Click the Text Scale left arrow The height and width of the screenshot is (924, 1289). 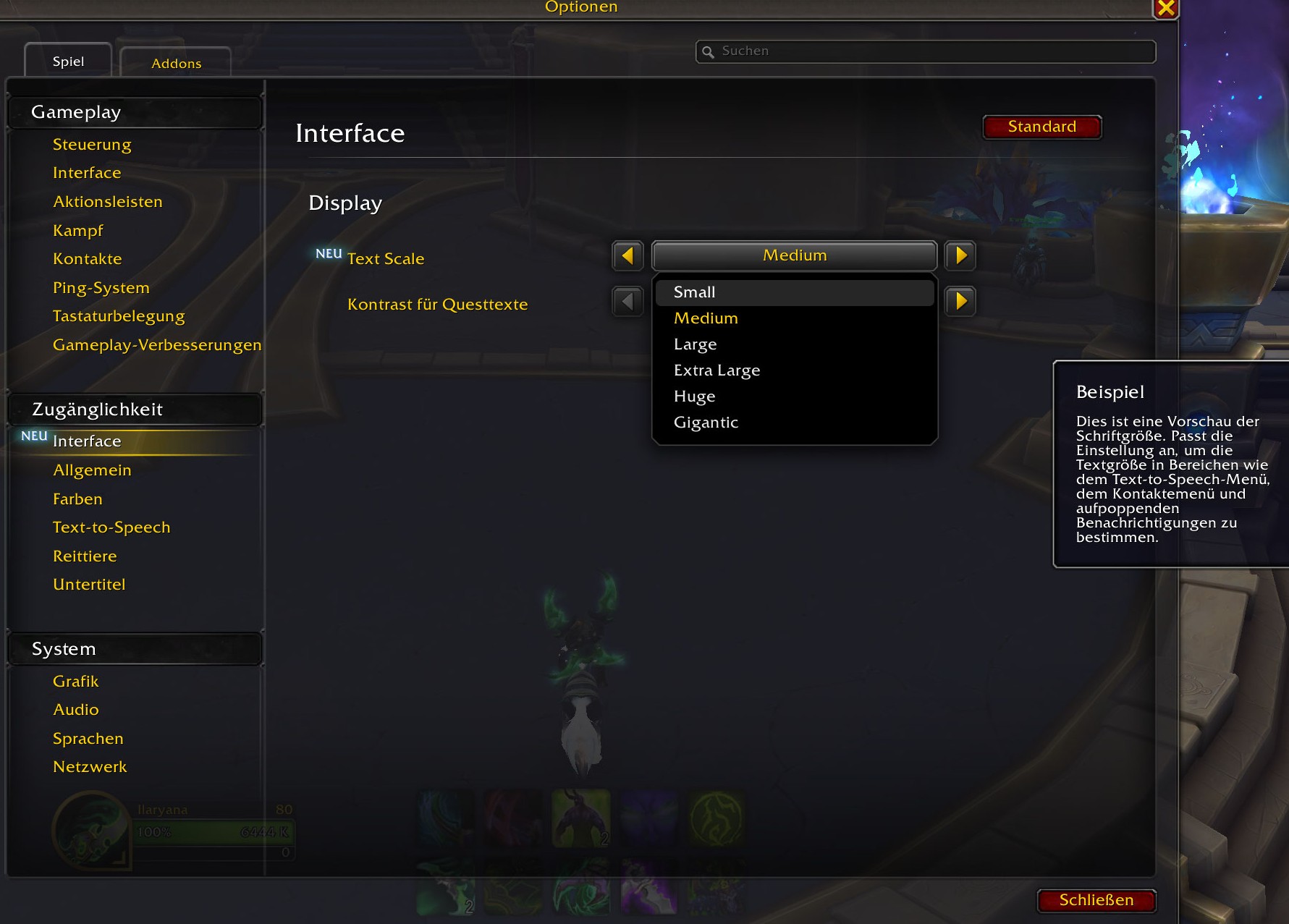[x=627, y=255]
